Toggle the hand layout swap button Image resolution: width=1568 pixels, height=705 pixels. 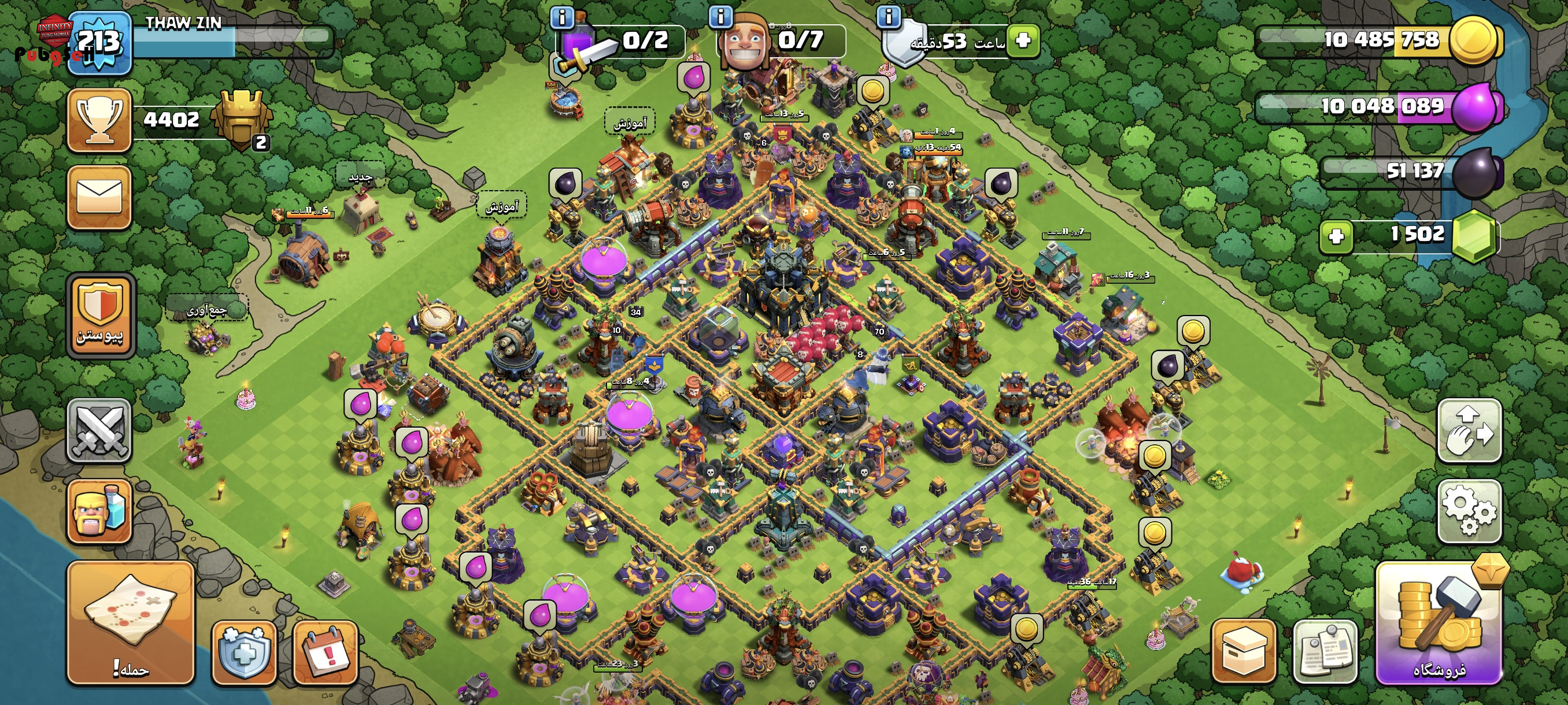click(x=1469, y=431)
